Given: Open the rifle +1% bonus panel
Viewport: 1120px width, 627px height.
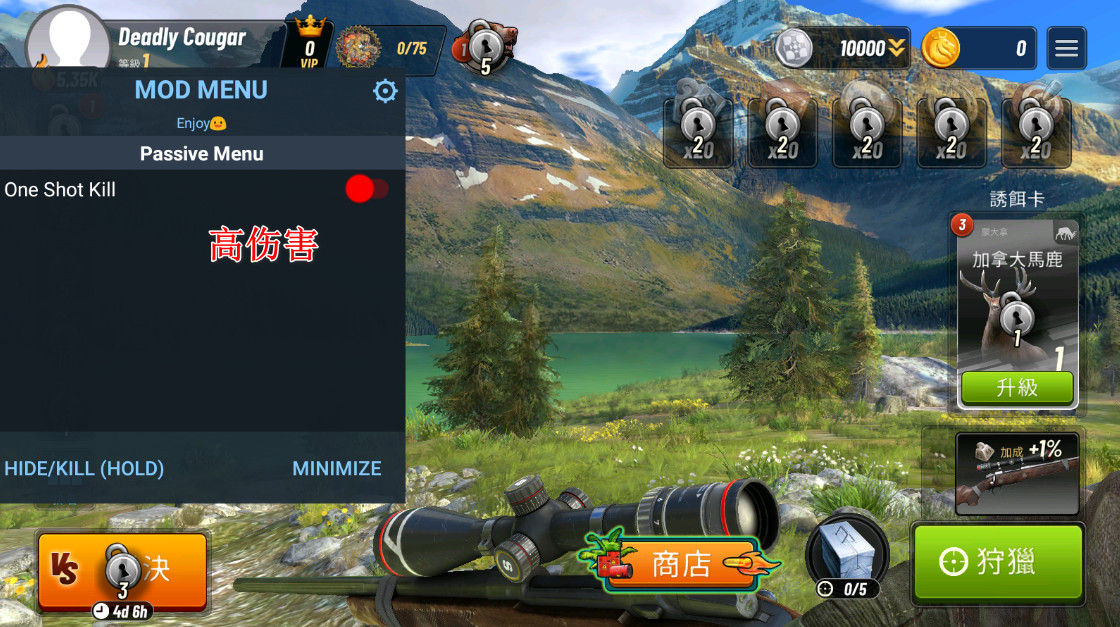Looking at the screenshot, I should pyautogui.click(x=1017, y=473).
